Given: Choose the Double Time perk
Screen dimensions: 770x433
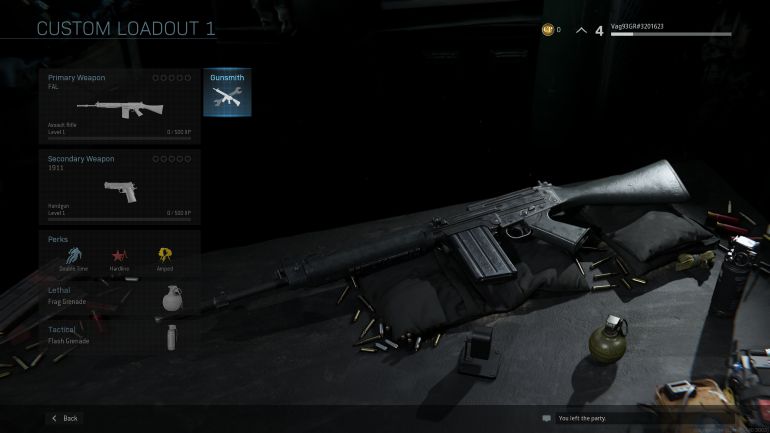Looking at the screenshot, I should (x=73, y=257).
